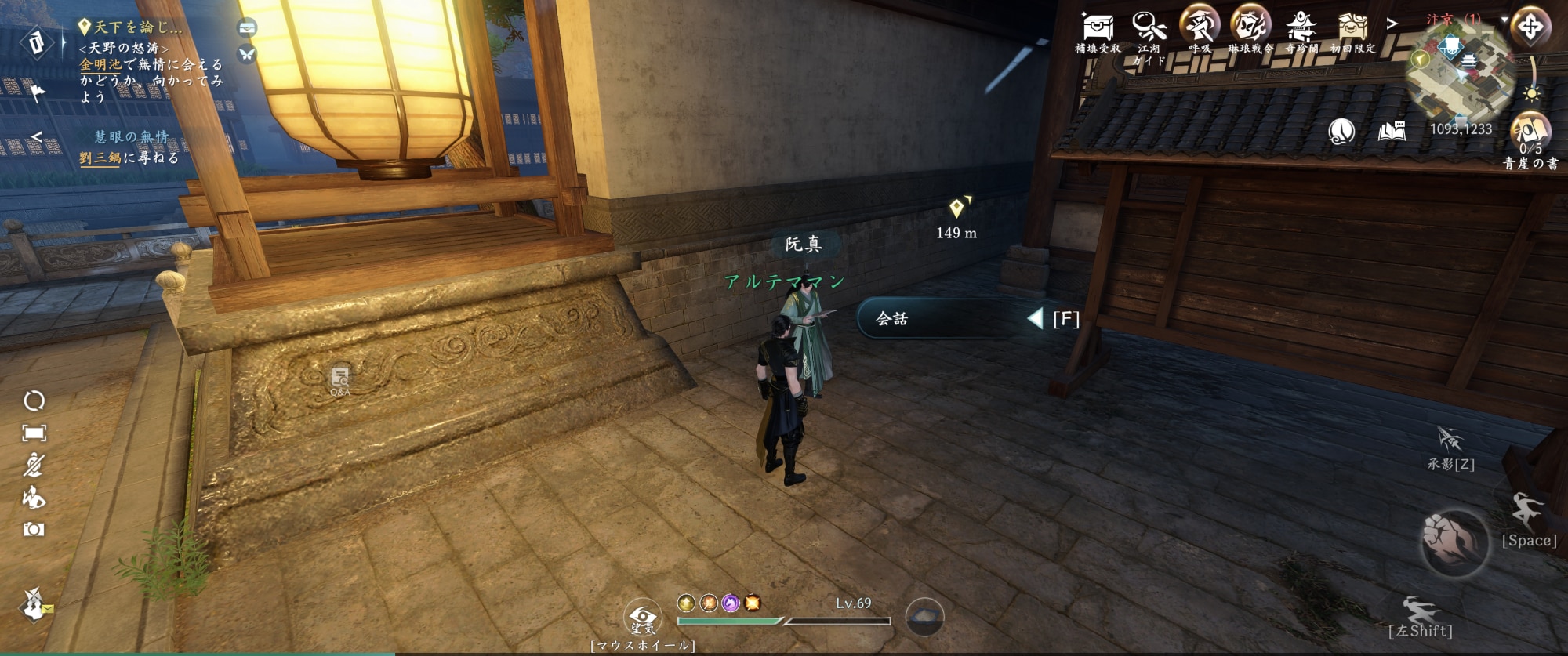
Task: Open the open-book journal icon
Action: click(x=1392, y=131)
